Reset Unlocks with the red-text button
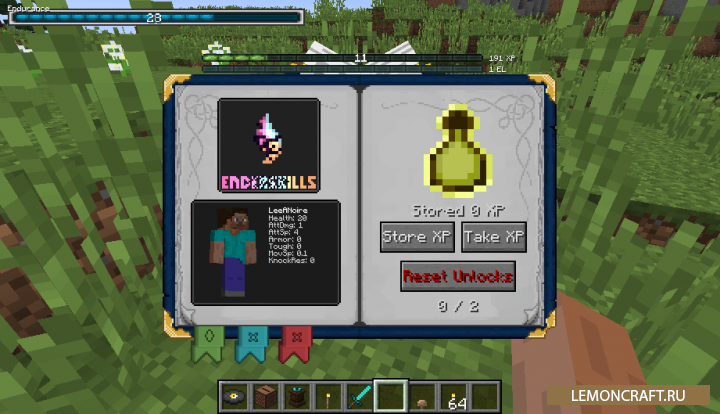Viewport: 720px width, 414px height. (x=457, y=276)
